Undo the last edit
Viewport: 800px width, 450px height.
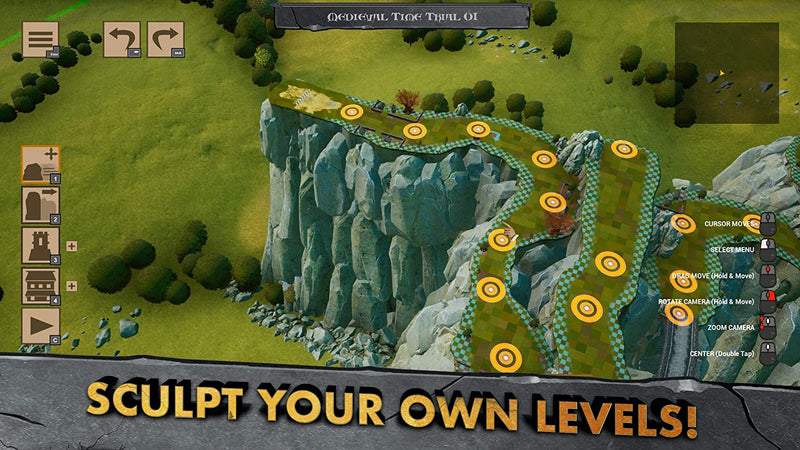(123, 40)
